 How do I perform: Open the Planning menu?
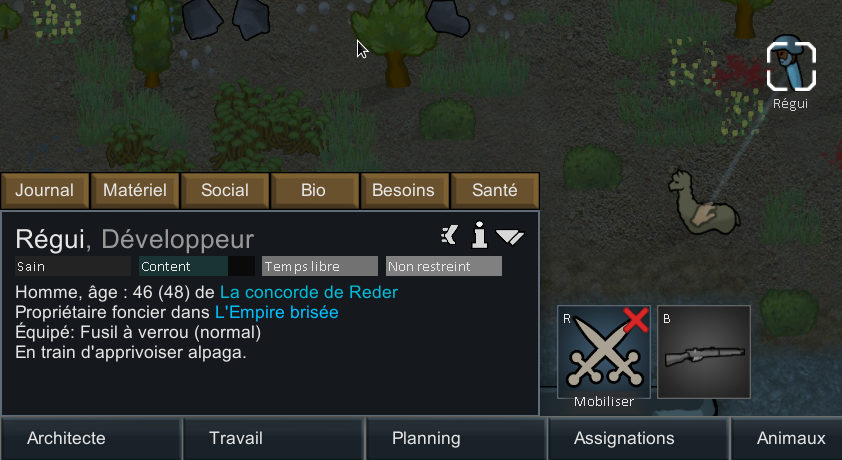[426, 438]
